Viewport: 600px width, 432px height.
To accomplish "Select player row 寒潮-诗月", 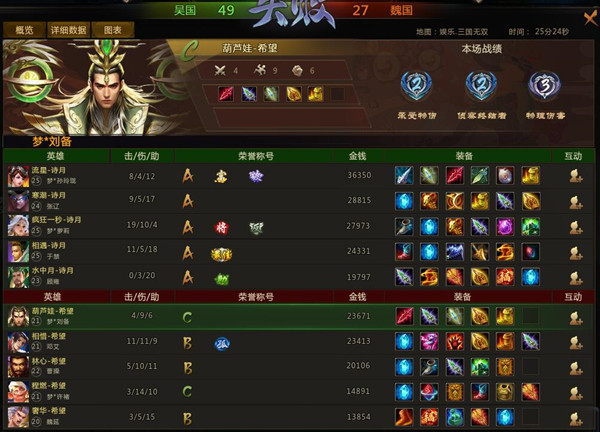I will 60,200.
